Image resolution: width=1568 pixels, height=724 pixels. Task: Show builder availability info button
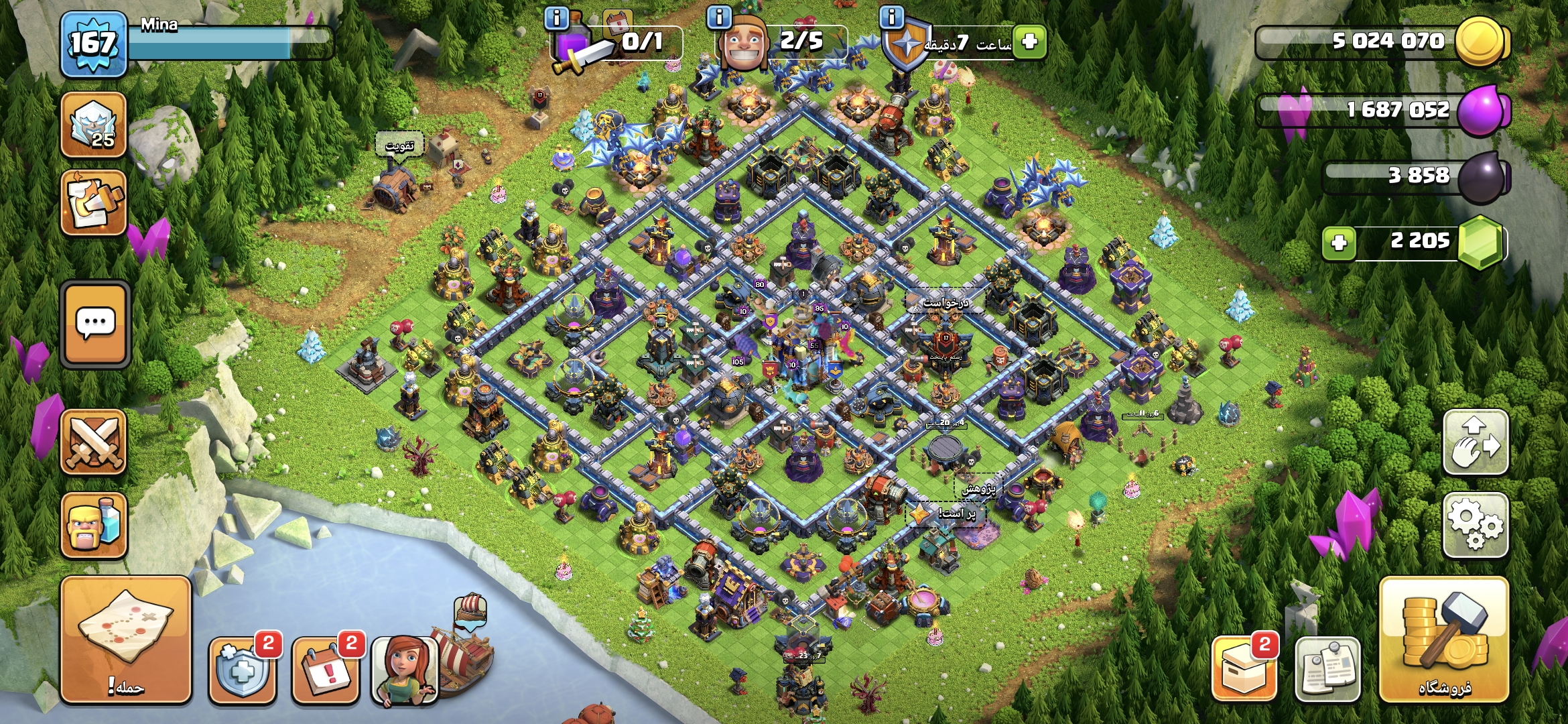click(719, 17)
